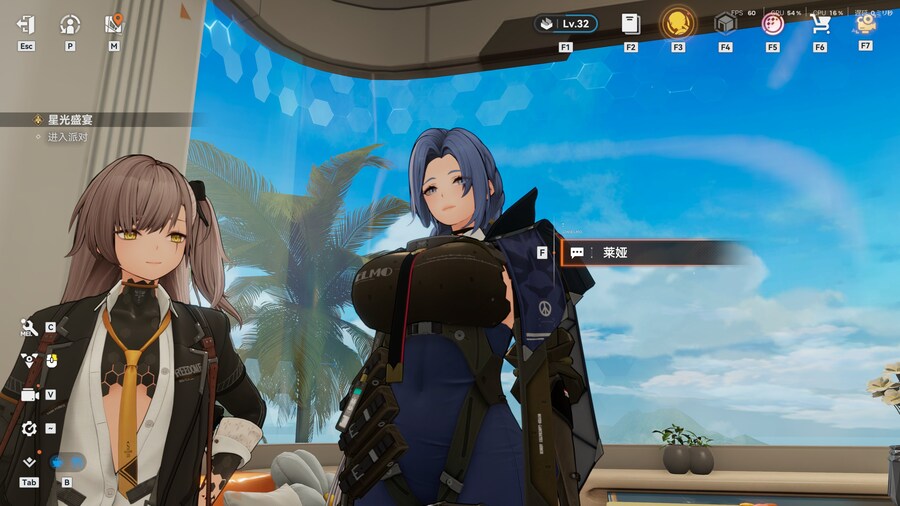Open the stacked documents icon
The height and width of the screenshot is (506, 900).
click(630, 23)
